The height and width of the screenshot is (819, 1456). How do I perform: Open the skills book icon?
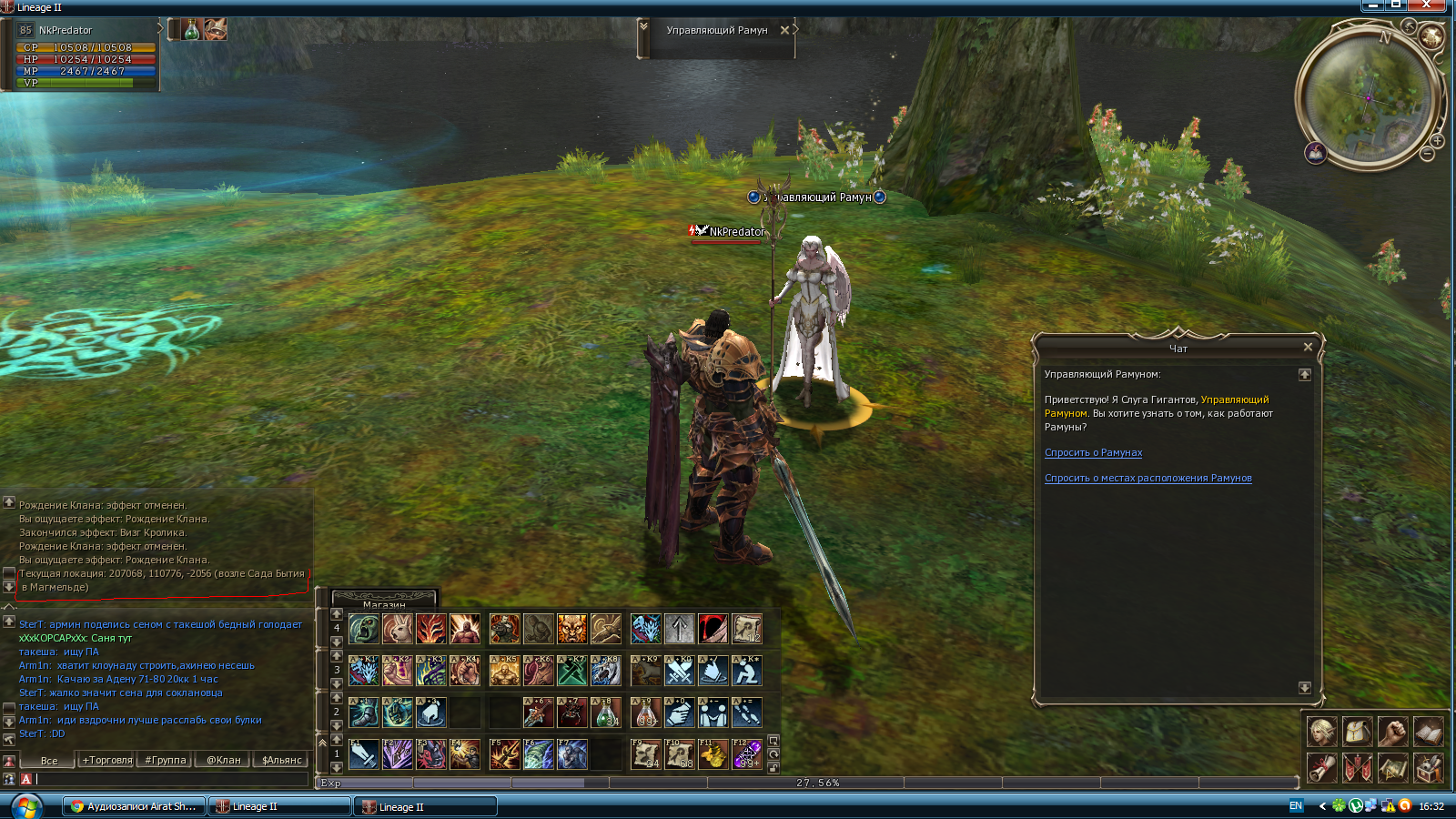[1428, 731]
